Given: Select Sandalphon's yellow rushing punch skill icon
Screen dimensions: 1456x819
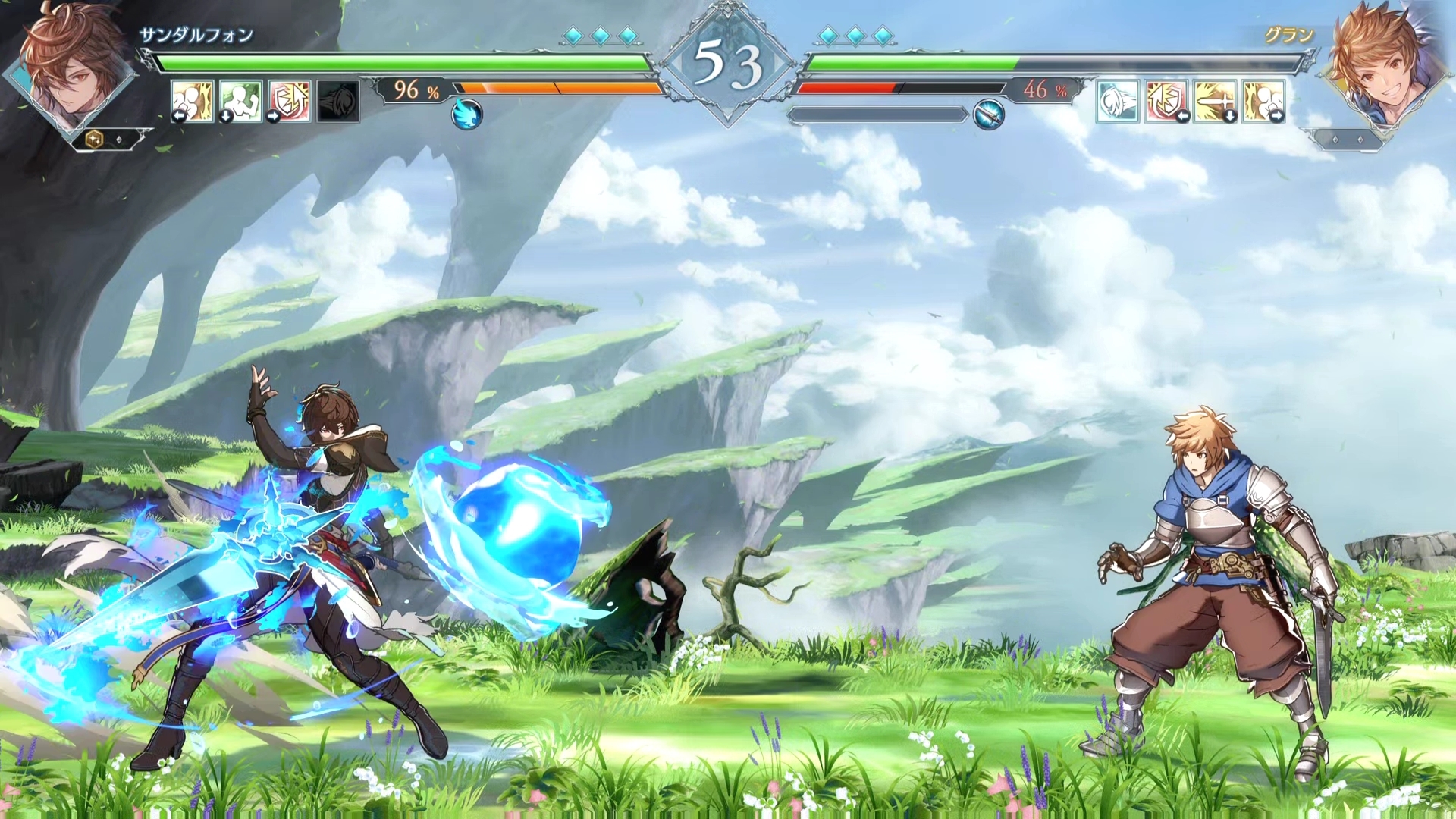Looking at the screenshot, I should [x=192, y=100].
